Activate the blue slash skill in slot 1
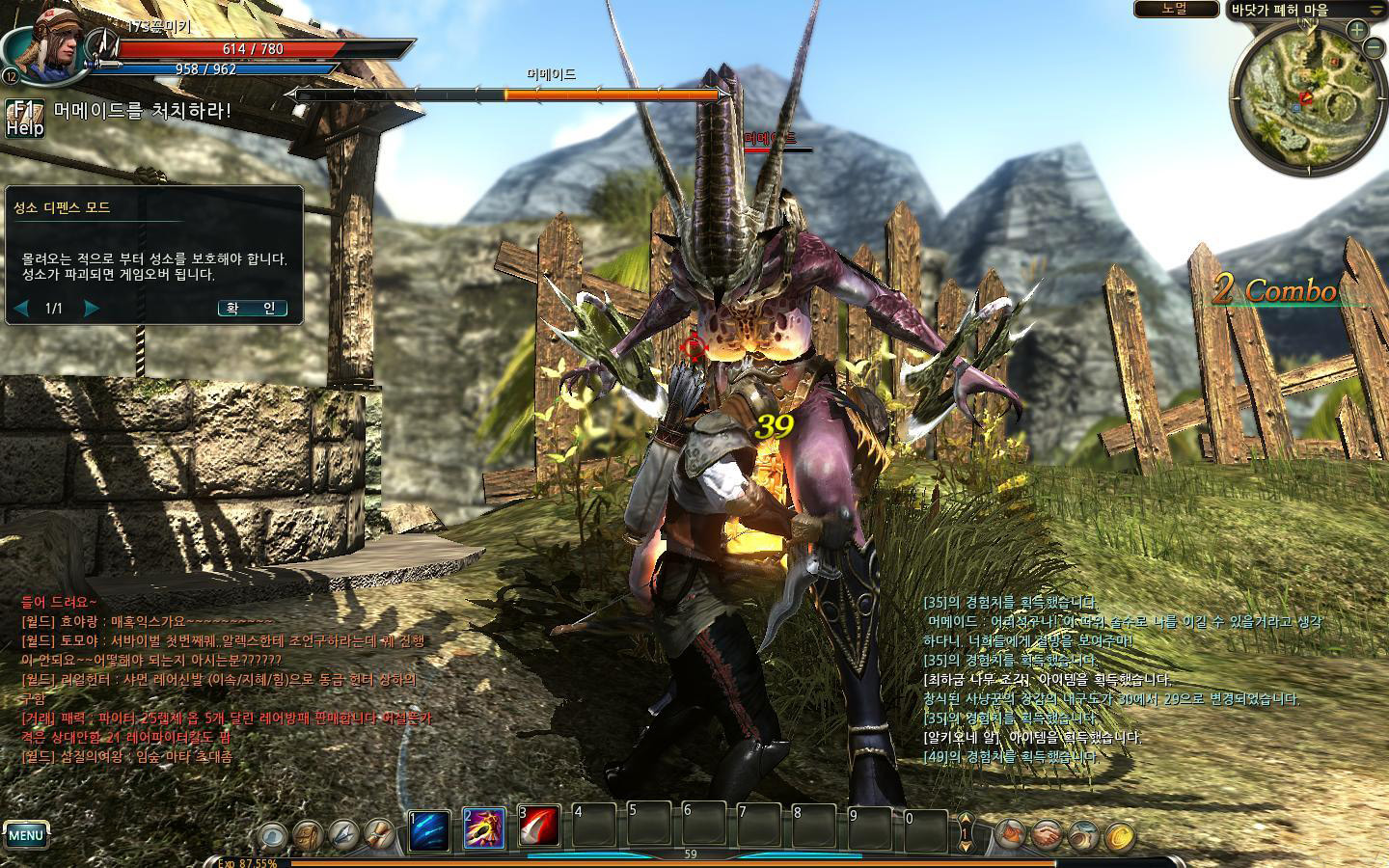1389x868 pixels. pyautogui.click(x=428, y=830)
